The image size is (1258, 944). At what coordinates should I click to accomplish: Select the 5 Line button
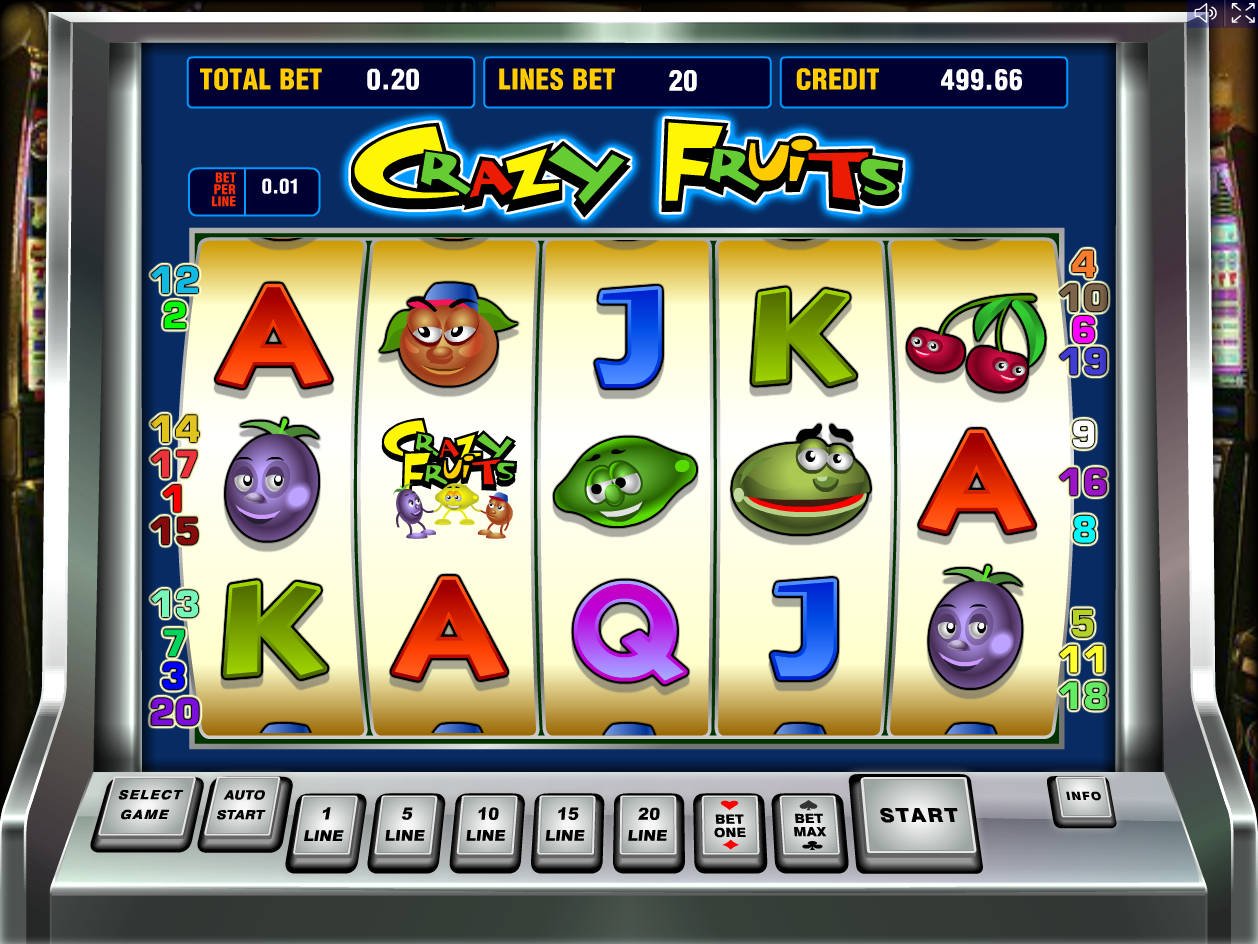[x=405, y=826]
